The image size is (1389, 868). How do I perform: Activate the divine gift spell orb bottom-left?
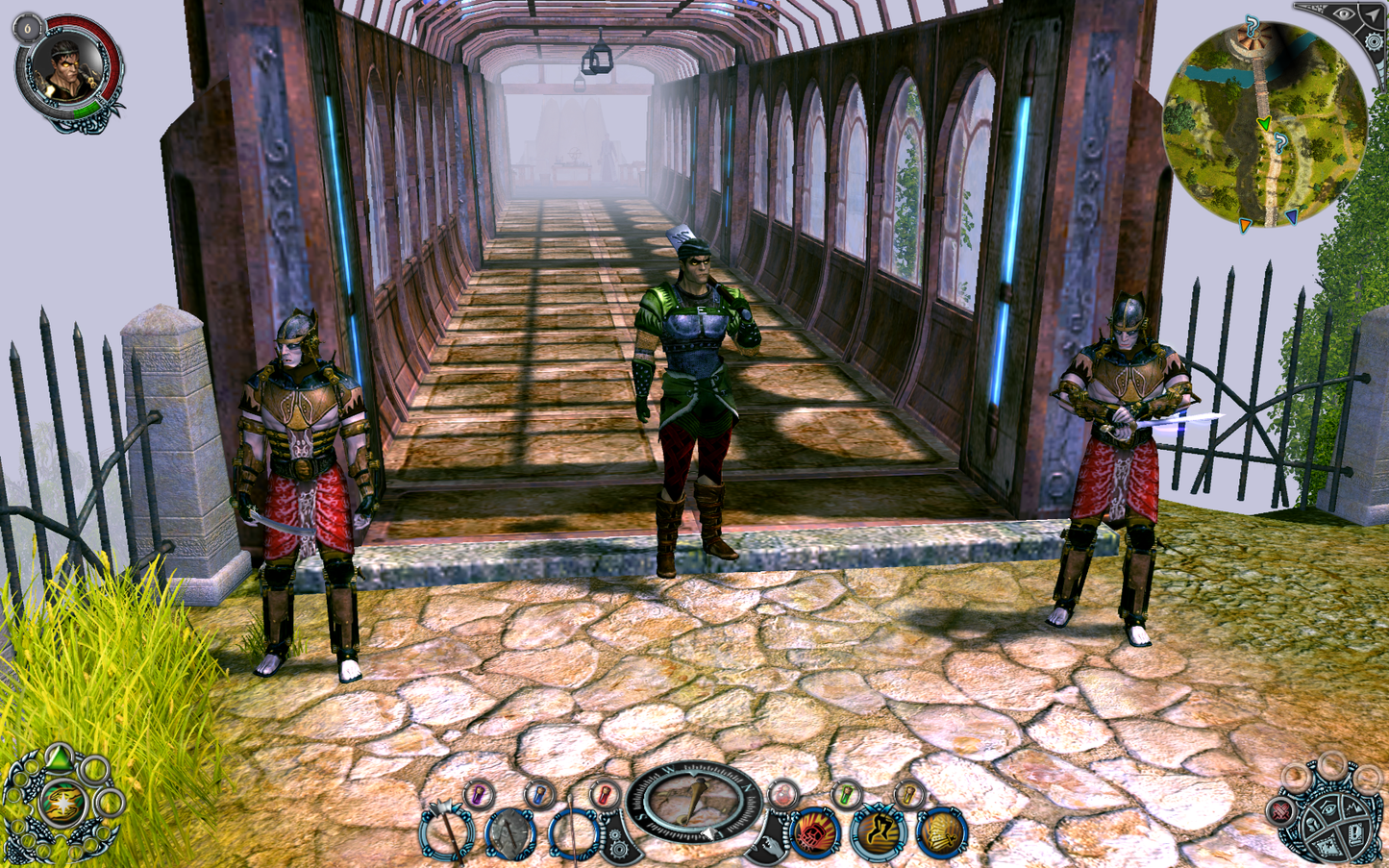click(x=63, y=803)
